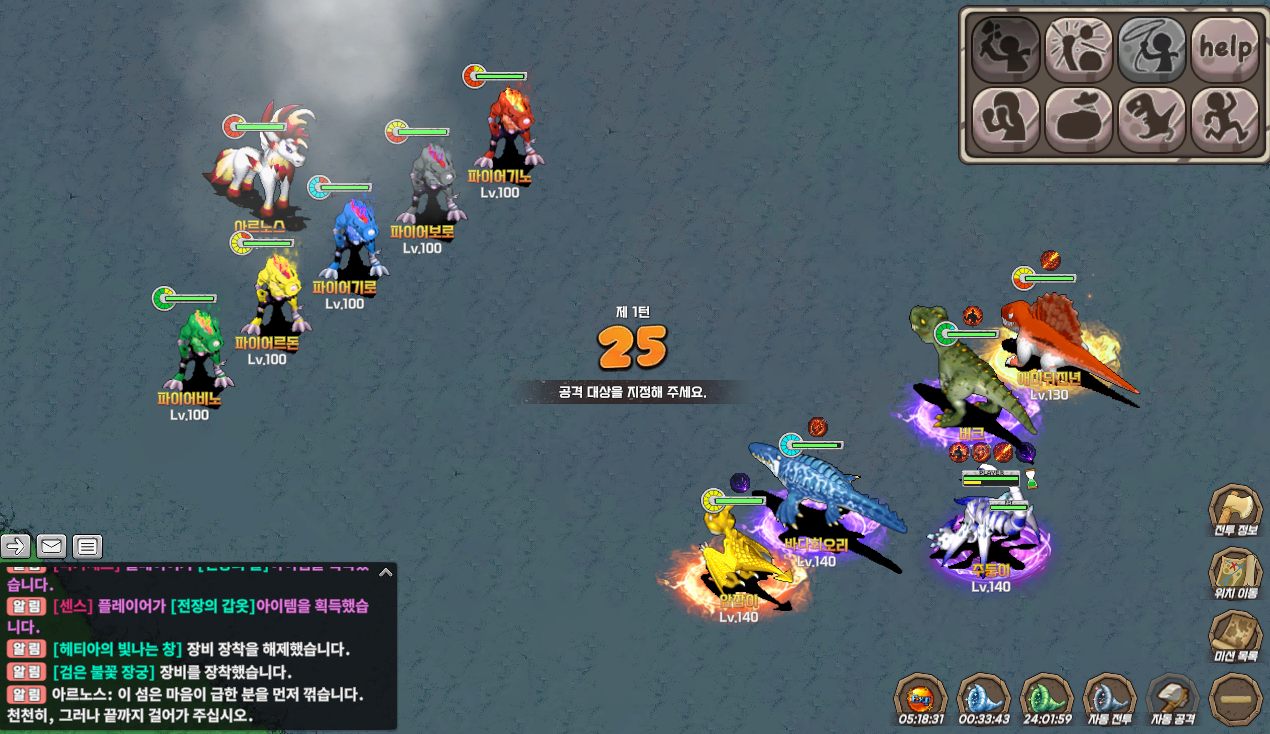Select the lasso capture command
This screenshot has height=734, width=1270.
click(1151, 49)
